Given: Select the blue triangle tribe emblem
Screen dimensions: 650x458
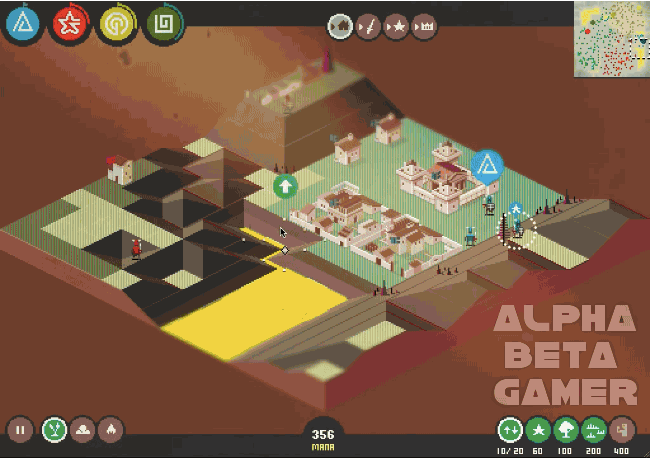Looking at the screenshot, I should pos(22,23).
